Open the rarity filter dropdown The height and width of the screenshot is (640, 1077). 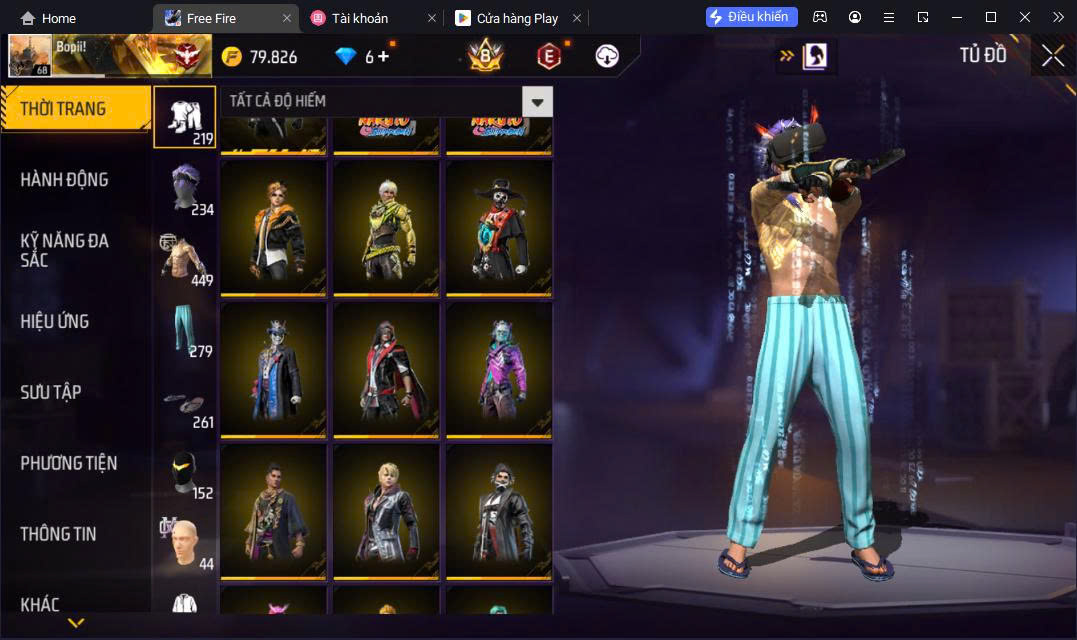[x=537, y=101]
